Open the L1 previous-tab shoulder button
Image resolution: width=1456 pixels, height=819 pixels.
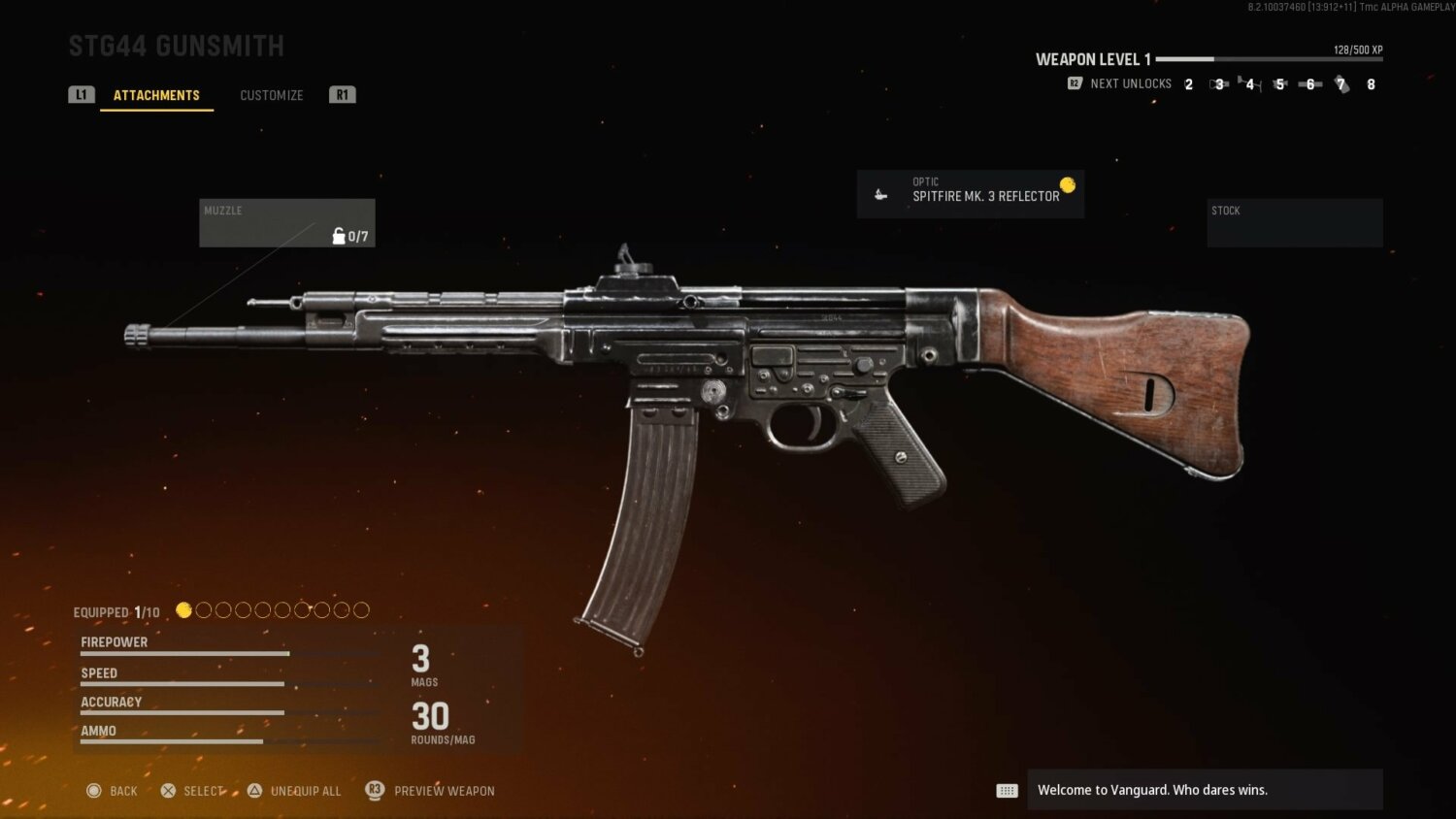click(x=82, y=94)
